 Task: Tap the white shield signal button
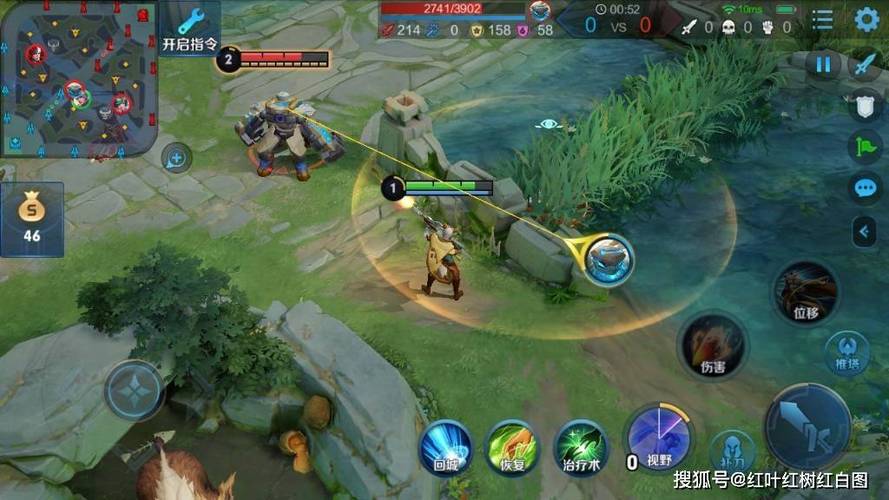864,108
